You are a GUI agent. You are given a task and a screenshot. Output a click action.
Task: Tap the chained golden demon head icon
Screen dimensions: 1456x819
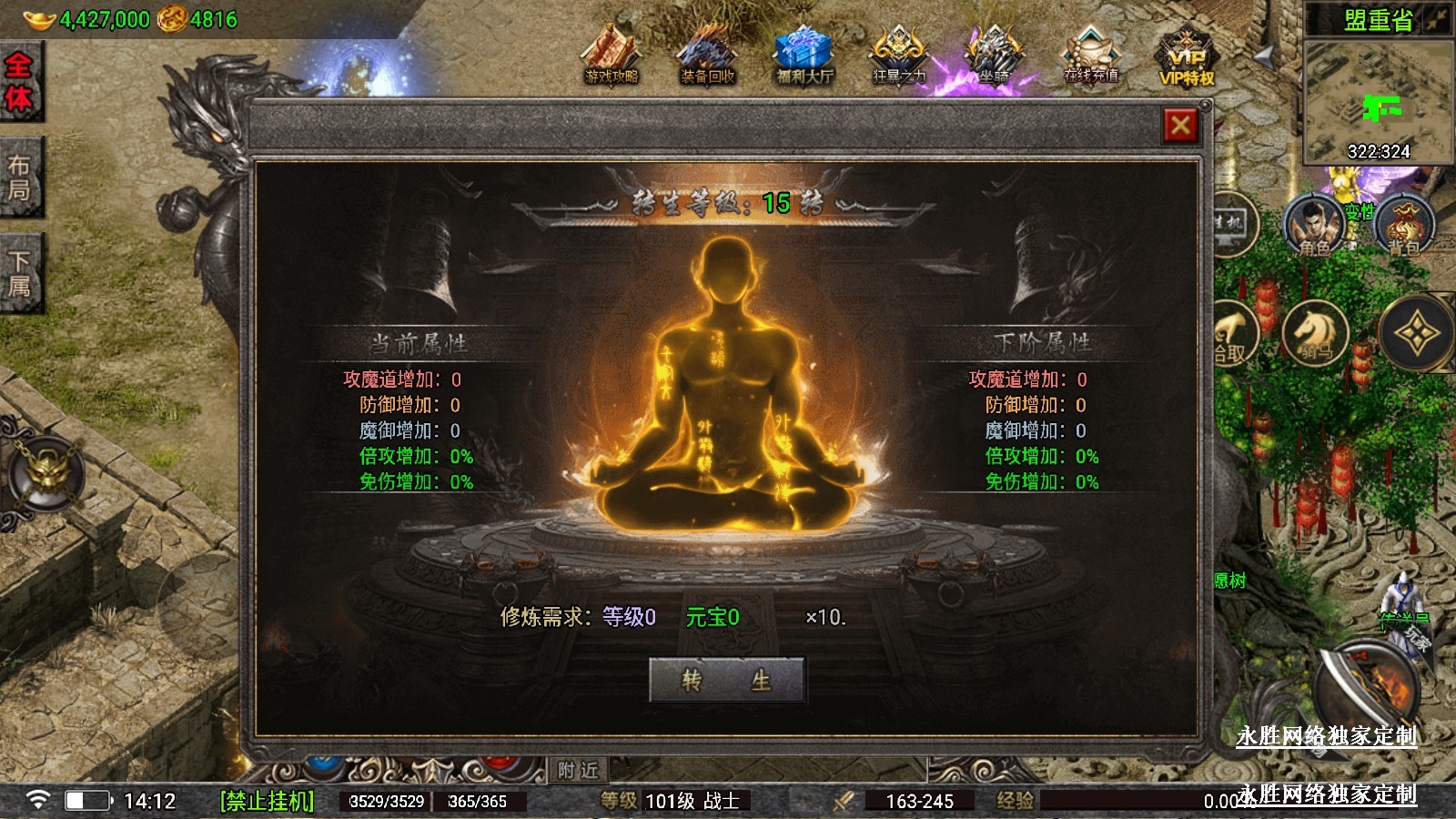[x=47, y=474]
